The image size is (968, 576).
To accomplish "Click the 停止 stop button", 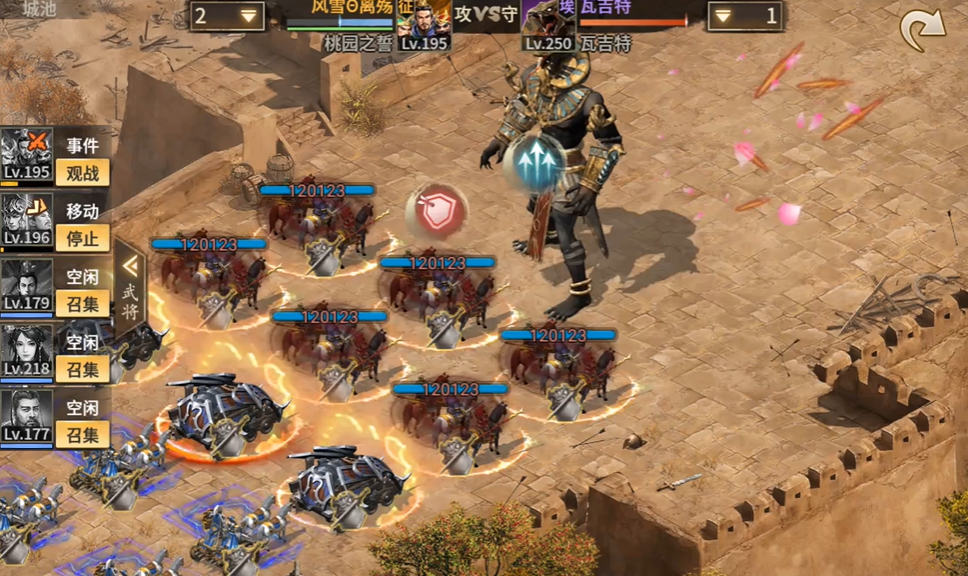I will [x=82, y=238].
